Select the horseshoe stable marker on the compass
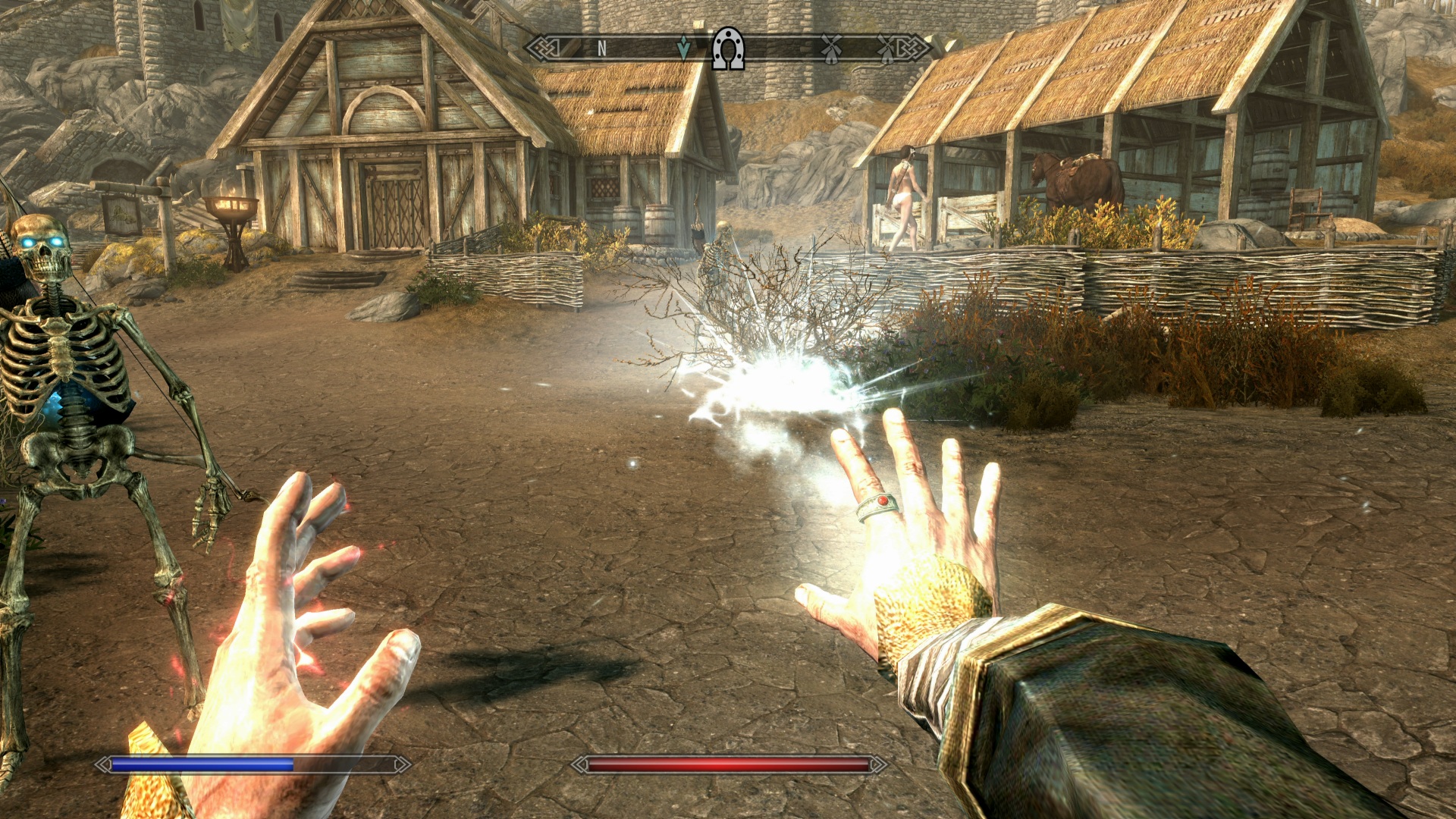The width and height of the screenshot is (1456, 819). (728, 49)
